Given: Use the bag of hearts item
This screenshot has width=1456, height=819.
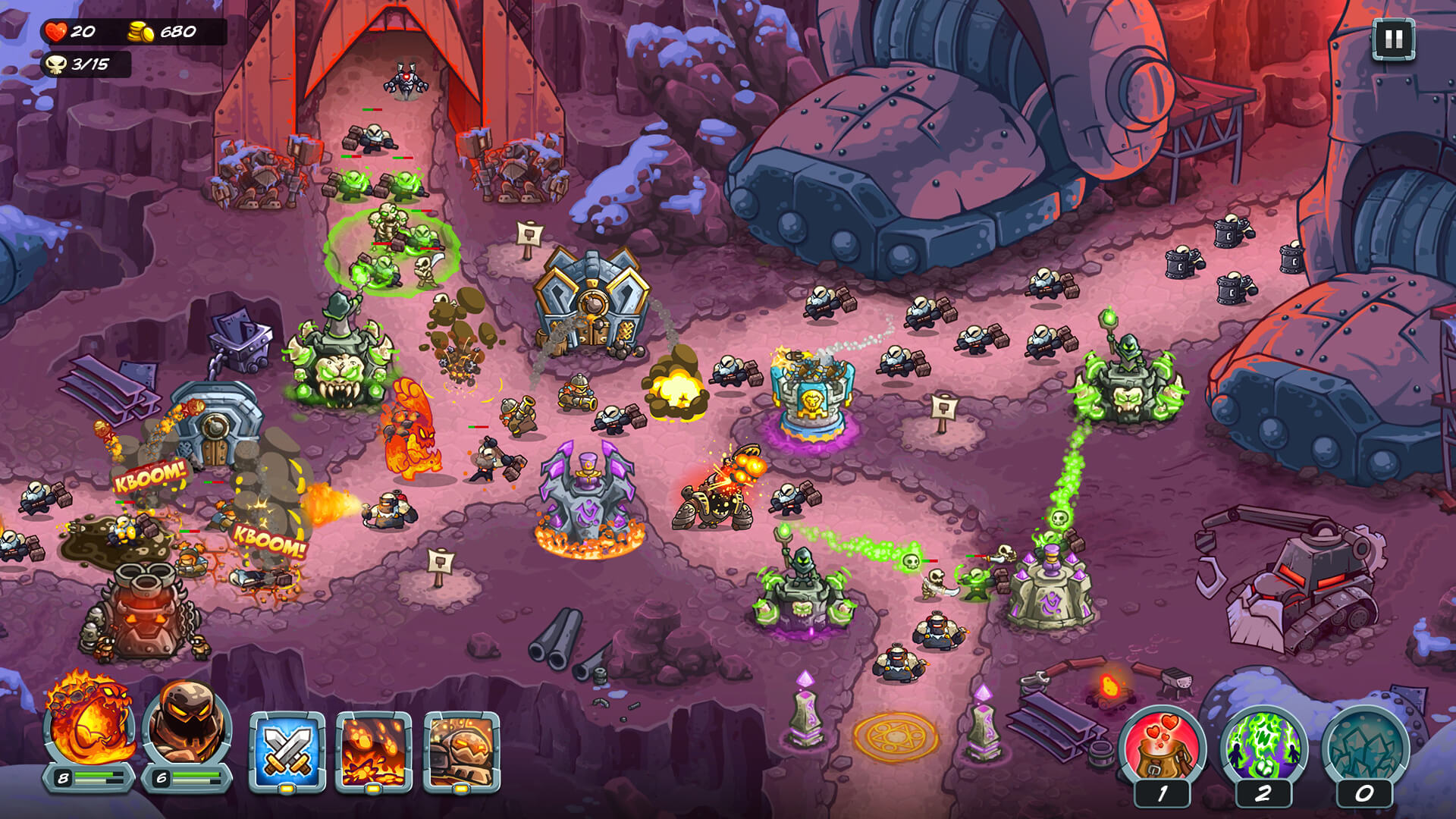Looking at the screenshot, I should (1161, 747).
